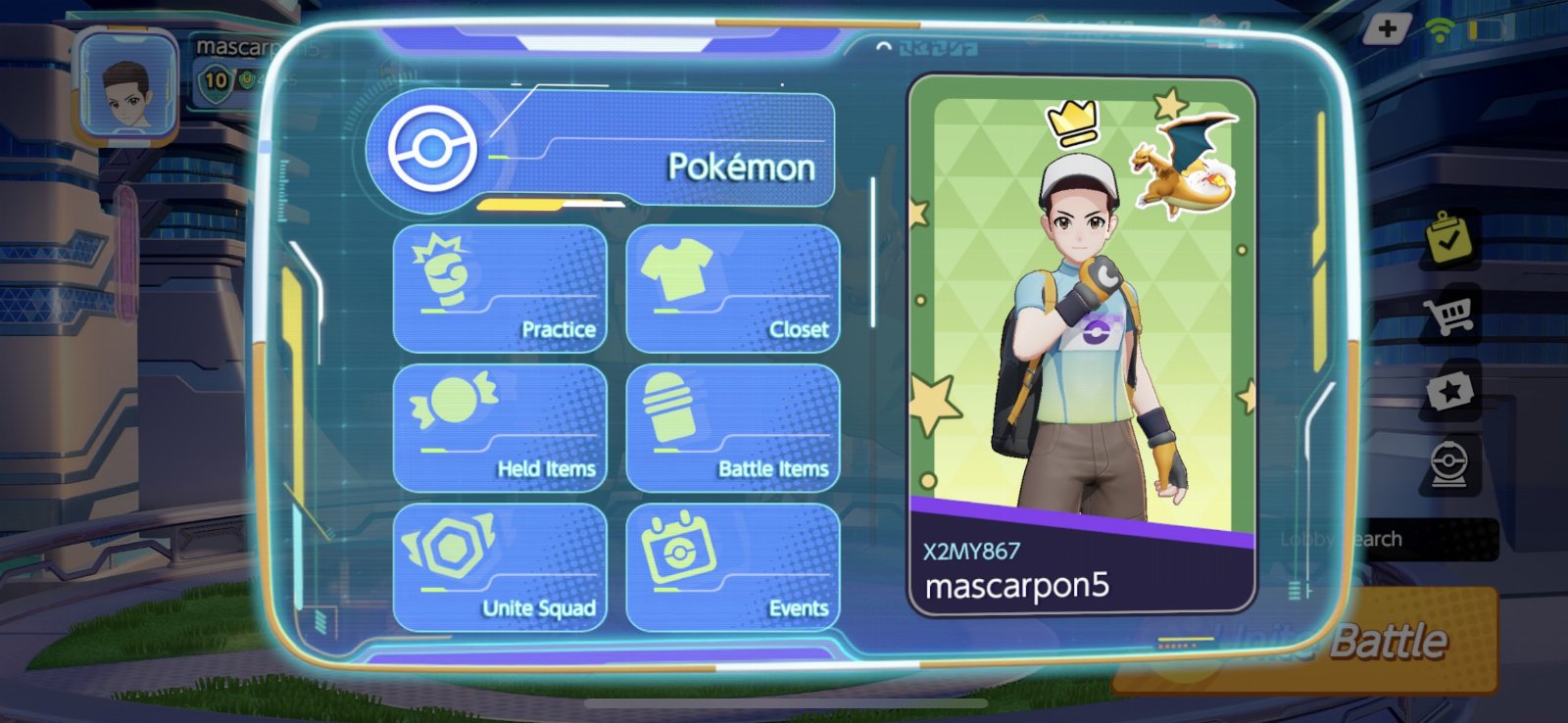Enter Practice mode
Viewport: 1568px width, 723px height.
point(500,289)
